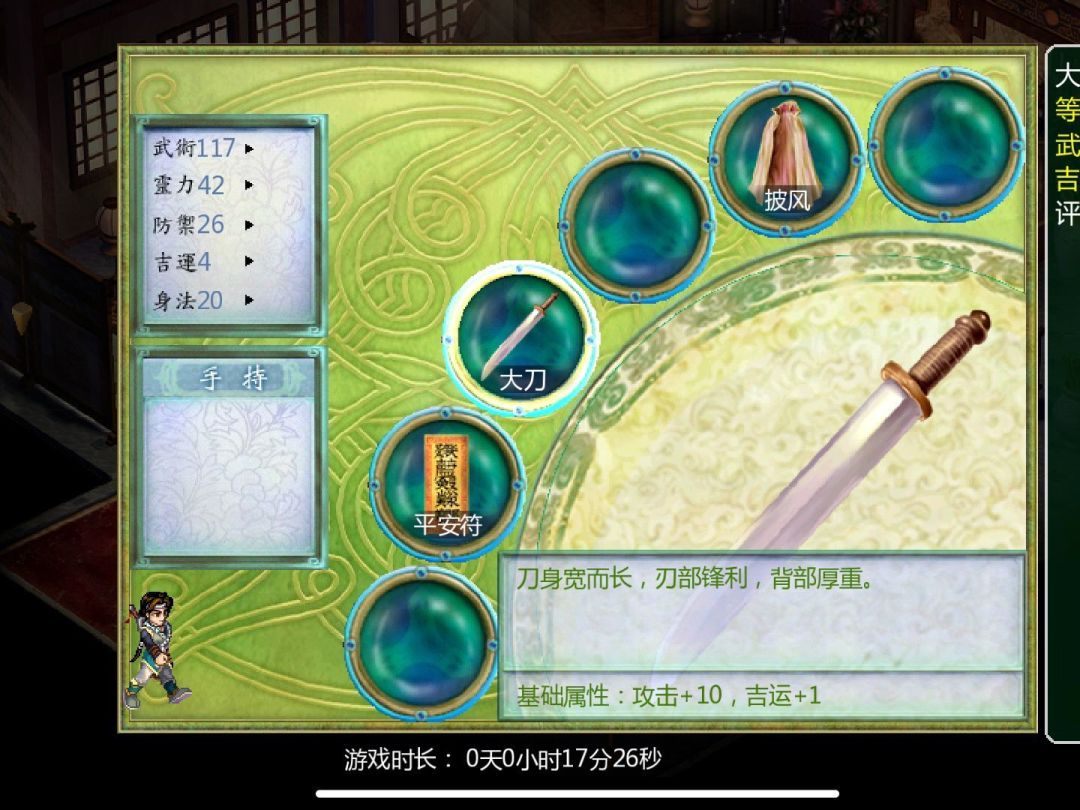
Task: Expand the 靈力 stat arrow
Action: point(249,186)
